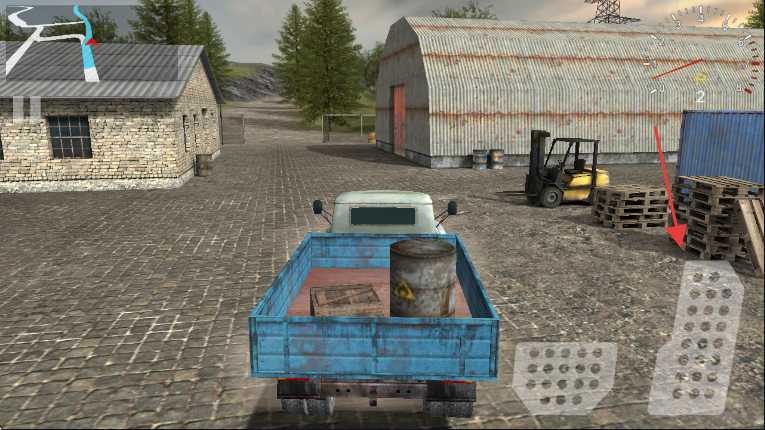Pause the game with the pause button
This screenshot has height=430, width=765.
[27, 107]
